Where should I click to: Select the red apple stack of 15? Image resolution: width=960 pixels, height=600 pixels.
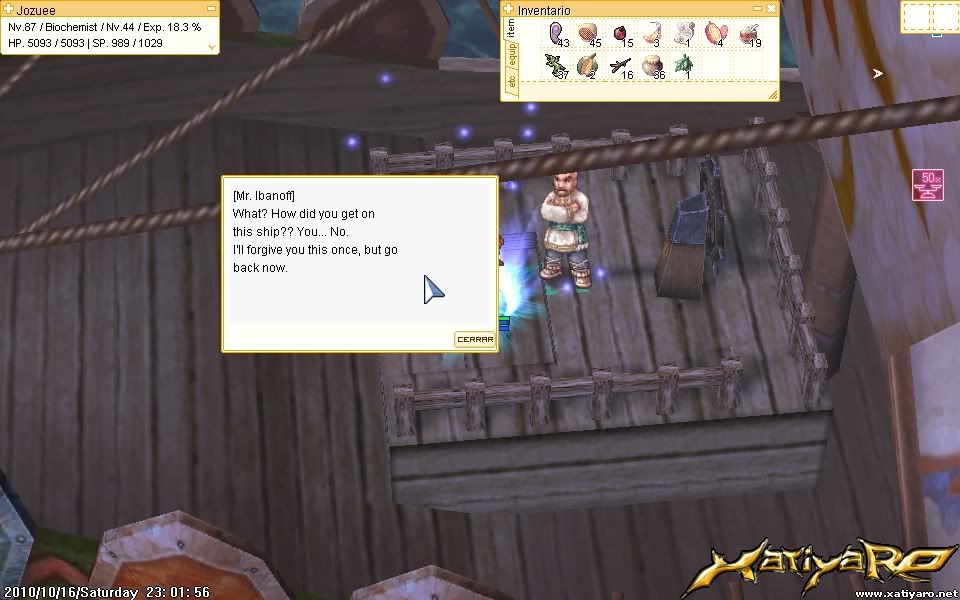point(620,35)
